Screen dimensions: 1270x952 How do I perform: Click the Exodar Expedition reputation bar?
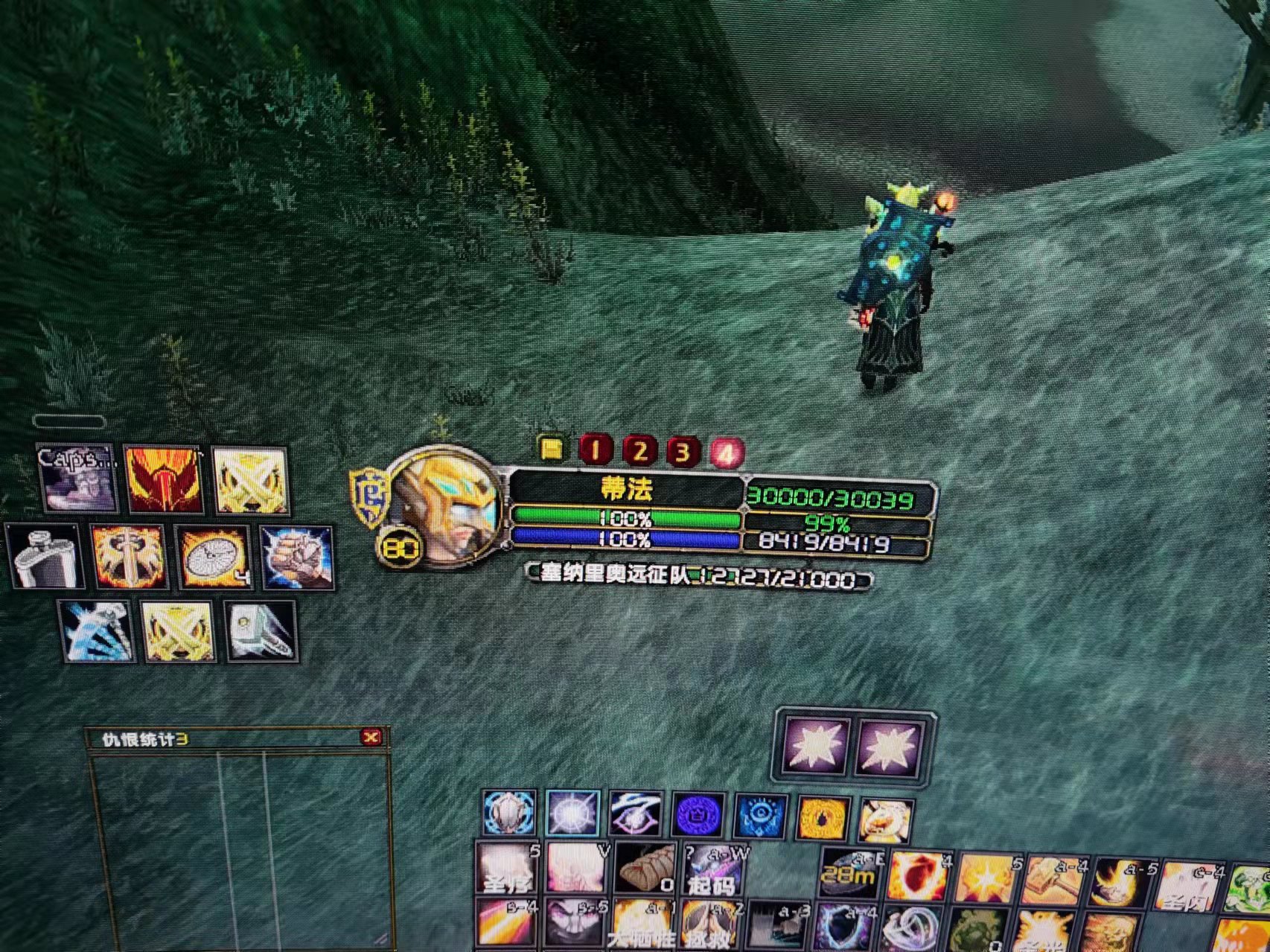700,577
